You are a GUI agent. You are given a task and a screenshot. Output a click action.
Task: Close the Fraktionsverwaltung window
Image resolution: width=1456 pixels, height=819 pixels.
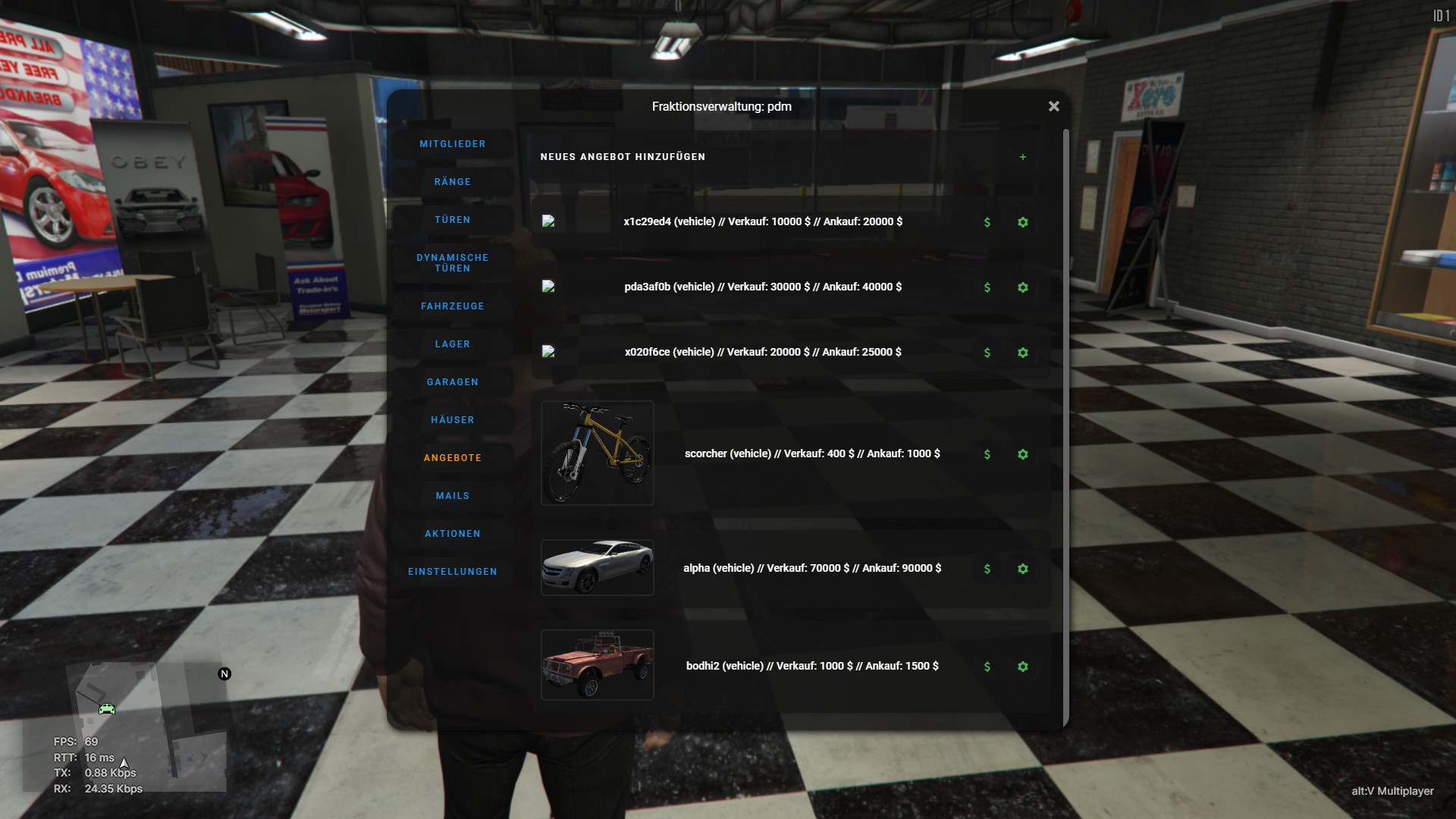point(1053,107)
